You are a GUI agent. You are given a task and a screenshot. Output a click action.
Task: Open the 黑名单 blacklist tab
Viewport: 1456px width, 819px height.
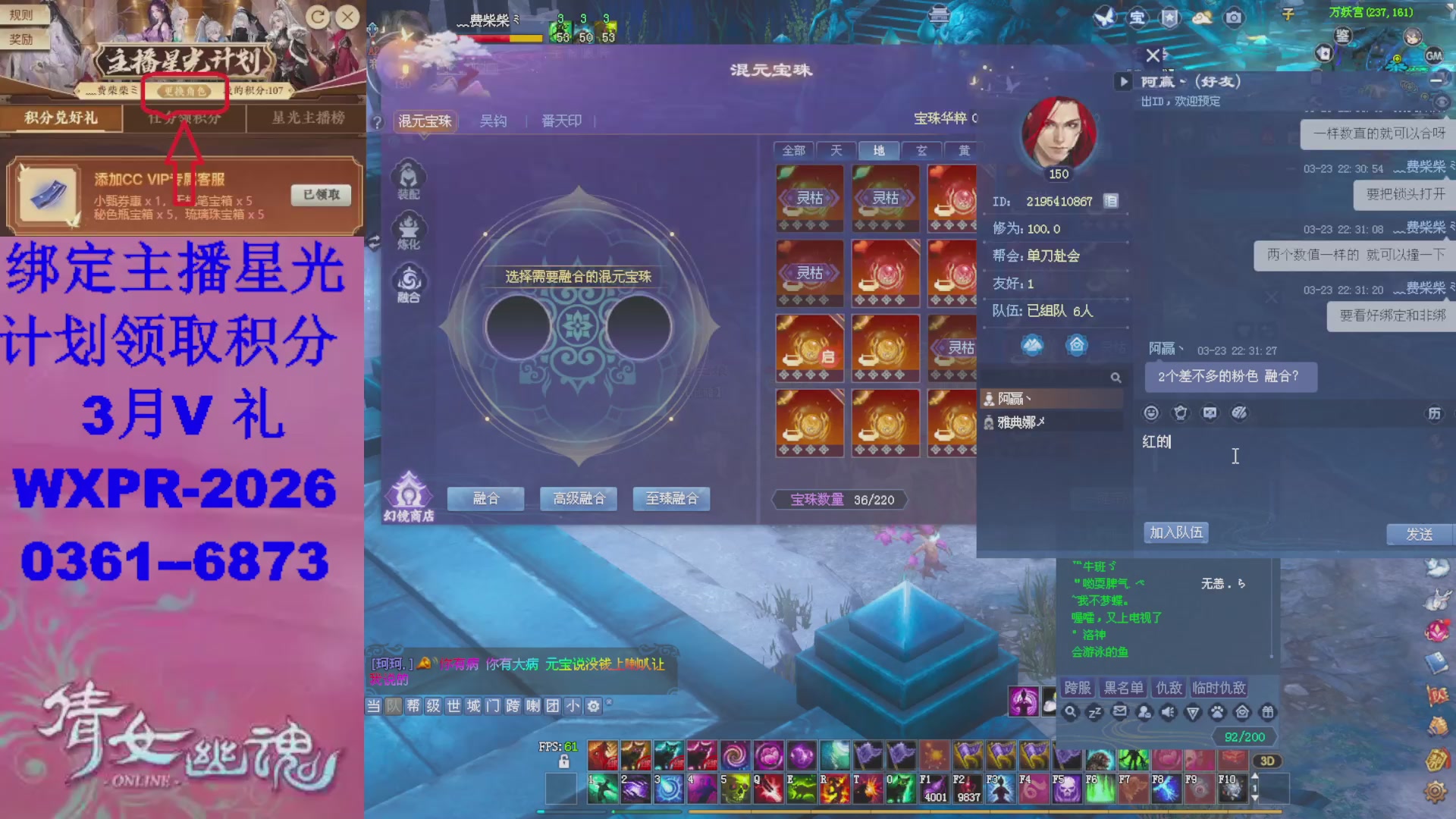1125,688
